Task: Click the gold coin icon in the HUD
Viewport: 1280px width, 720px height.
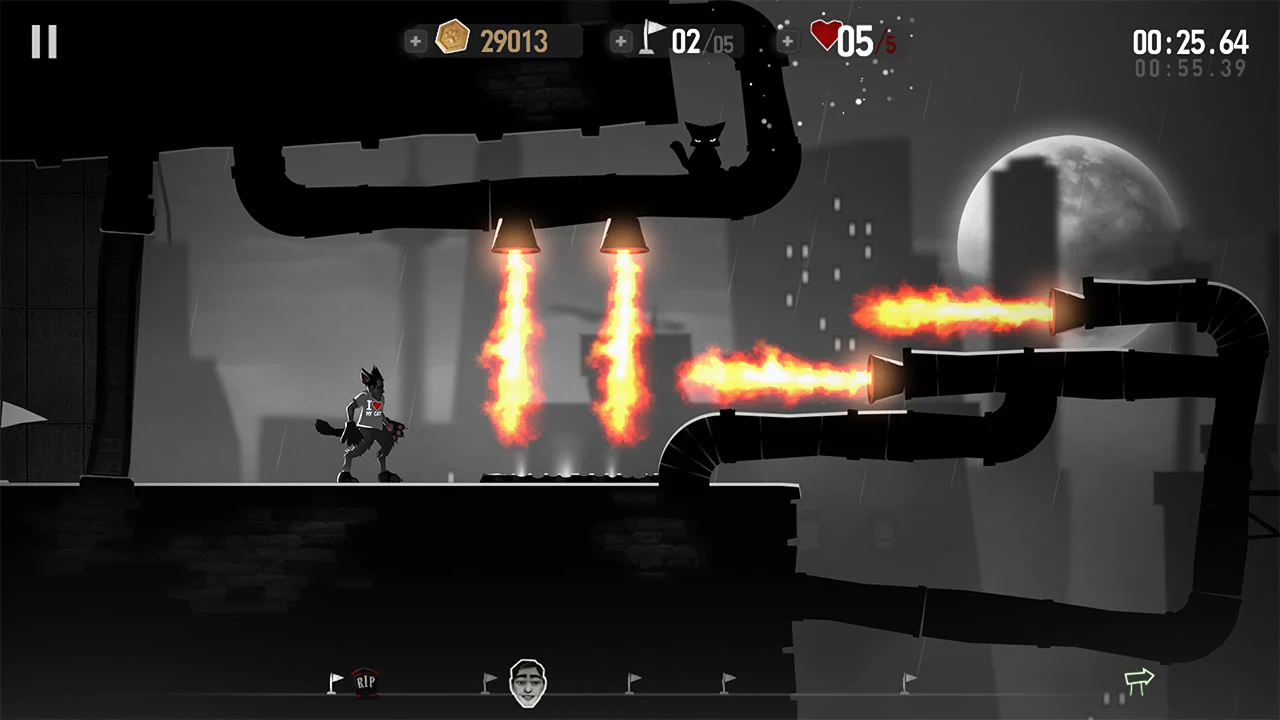Action: pyautogui.click(x=455, y=36)
